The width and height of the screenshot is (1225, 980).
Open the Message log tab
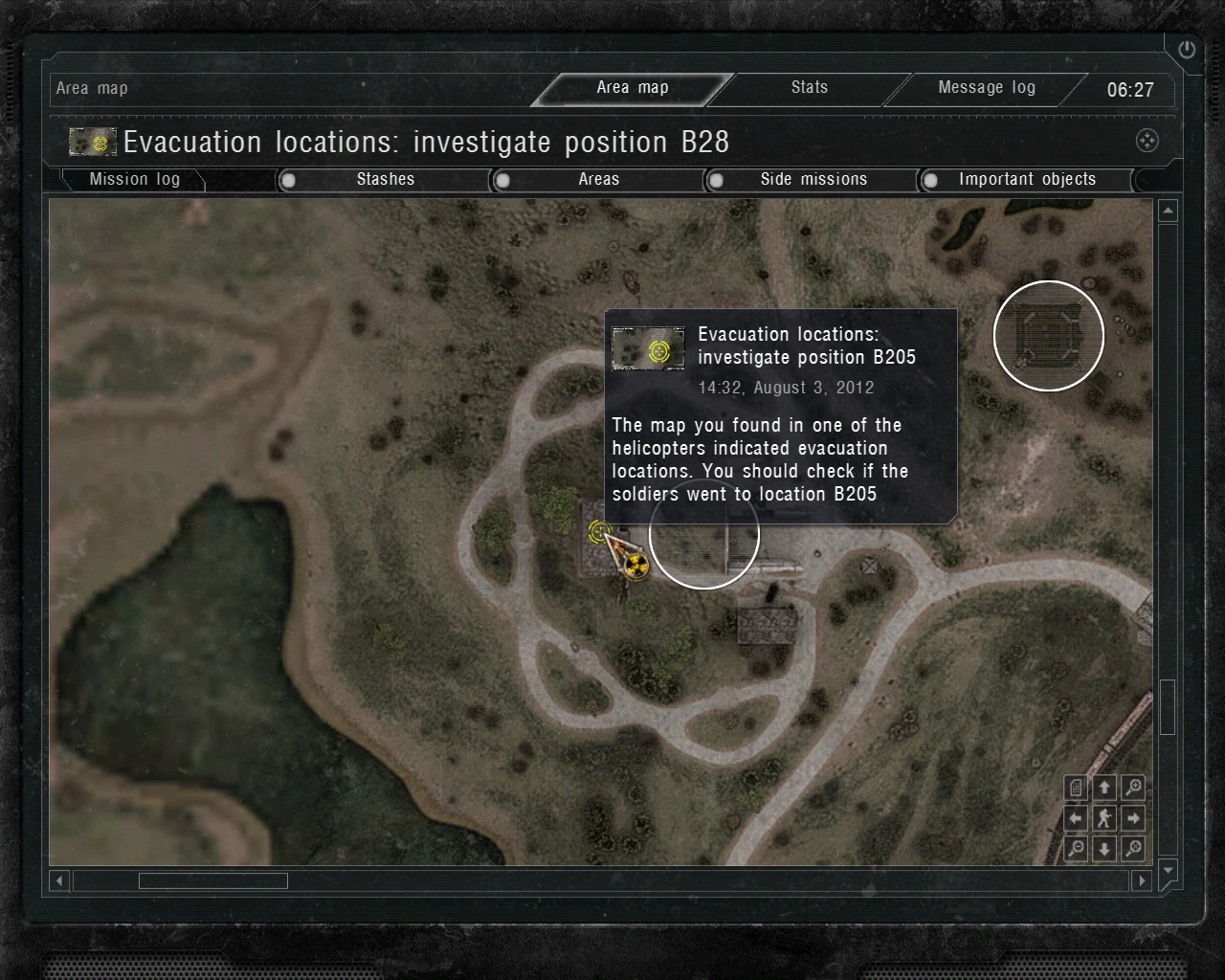coord(986,88)
